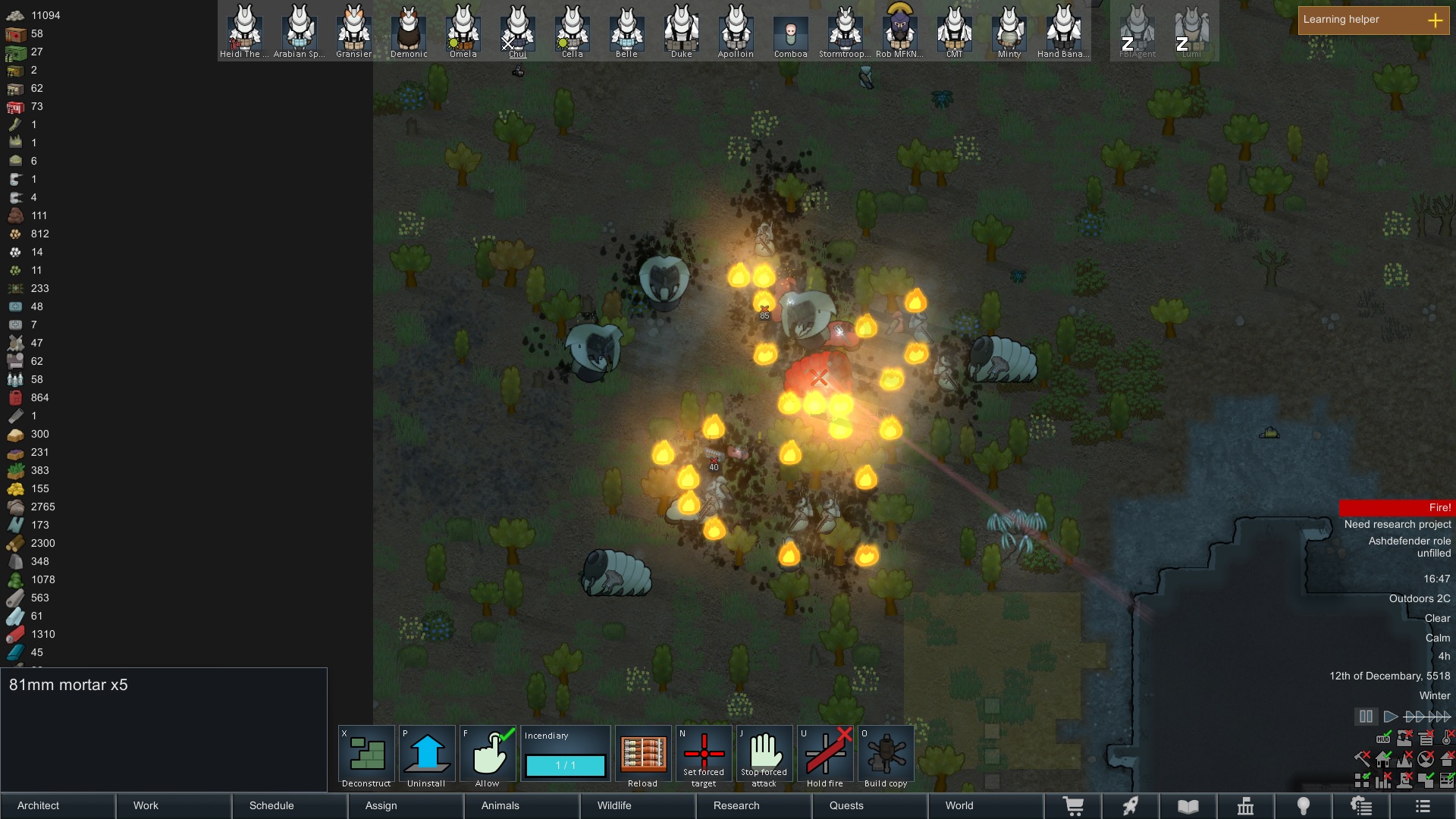Image resolution: width=1456 pixels, height=819 pixels.
Task: Pause the game speed control
Action: (x=1366, y=717)
